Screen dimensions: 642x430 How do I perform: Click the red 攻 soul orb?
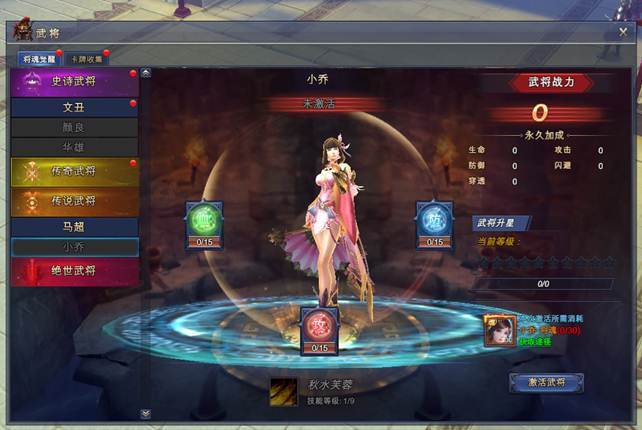pyautogui.click(x=320, y=326)
